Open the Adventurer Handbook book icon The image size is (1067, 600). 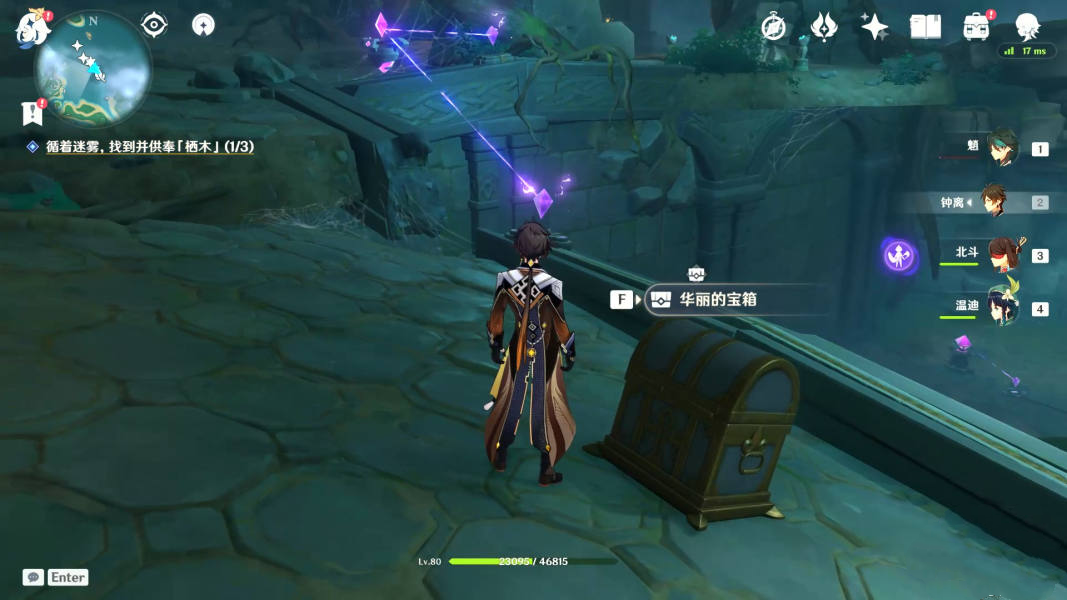(925, 27)
